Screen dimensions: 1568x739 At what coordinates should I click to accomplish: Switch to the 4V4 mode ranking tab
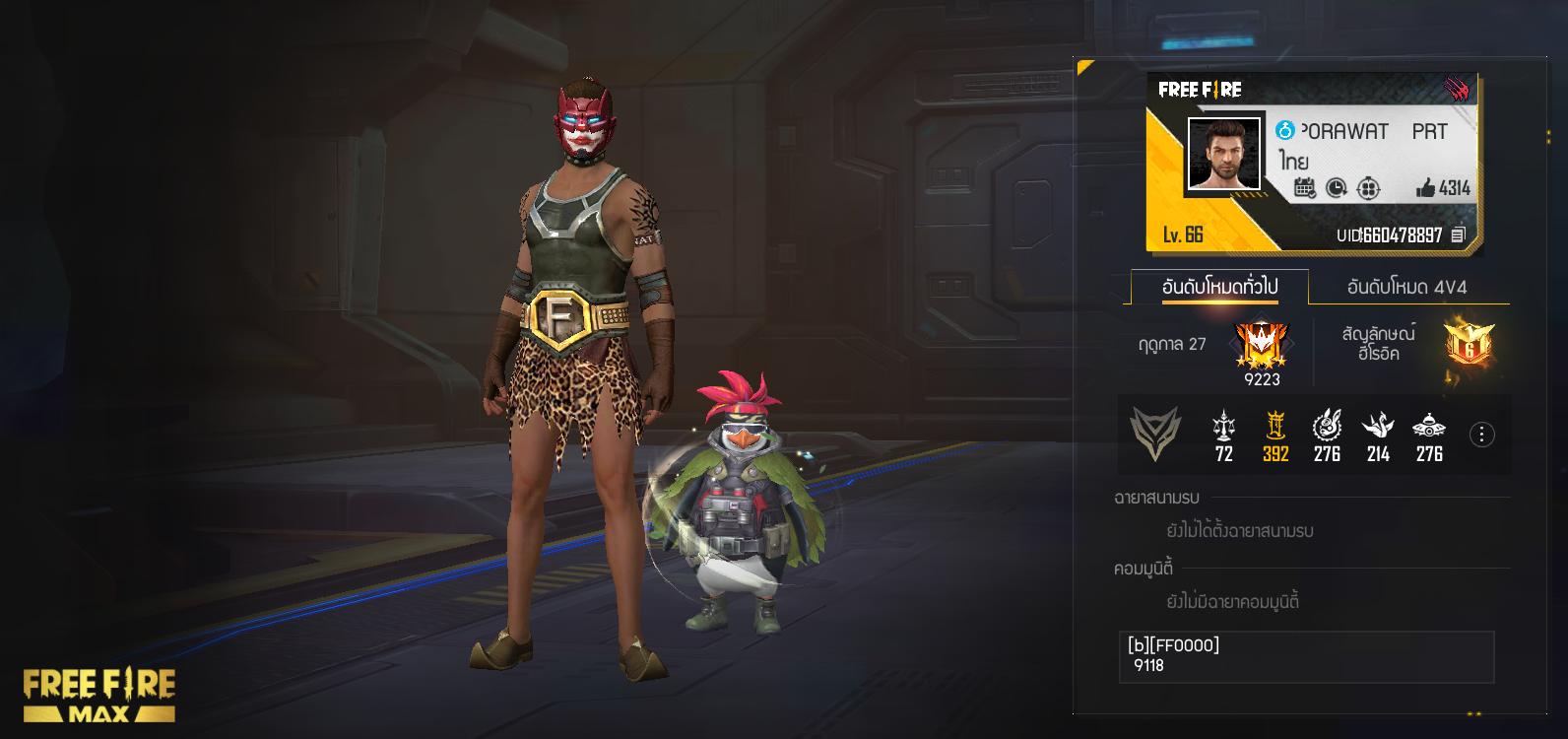point(1406,287)
